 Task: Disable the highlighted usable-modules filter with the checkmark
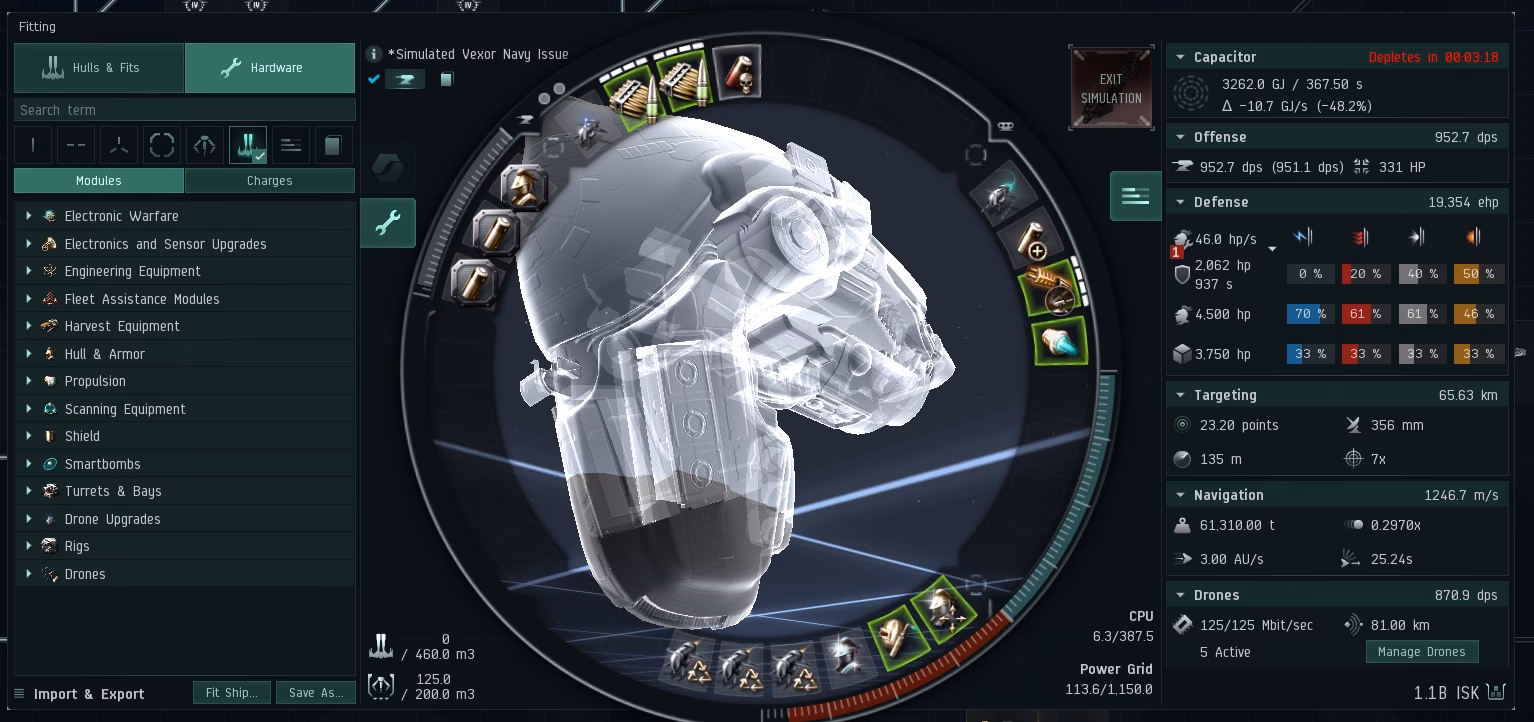(x=247, y=145)
